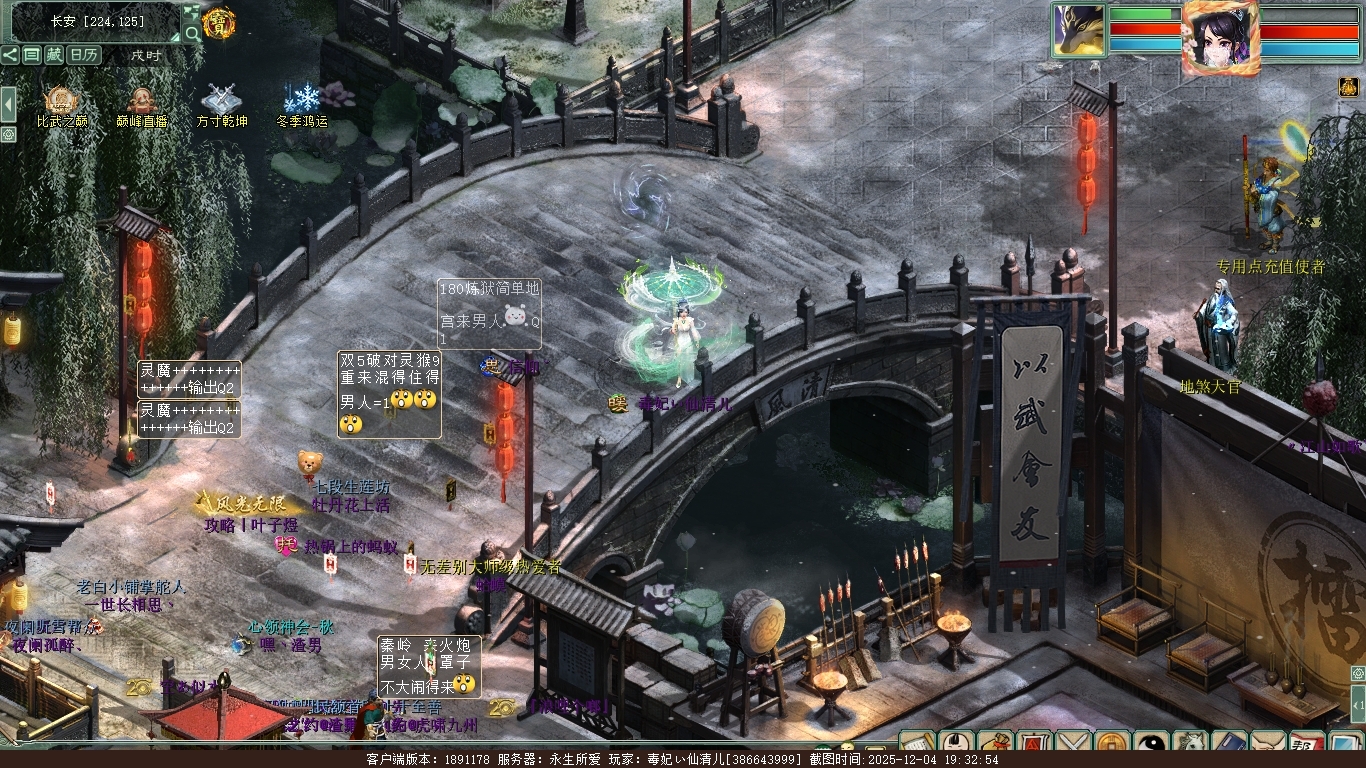The height and width of the screenshot is (768, 1366).
Task: Select the wolf pet portrait
Action: tap(1078, 30)
